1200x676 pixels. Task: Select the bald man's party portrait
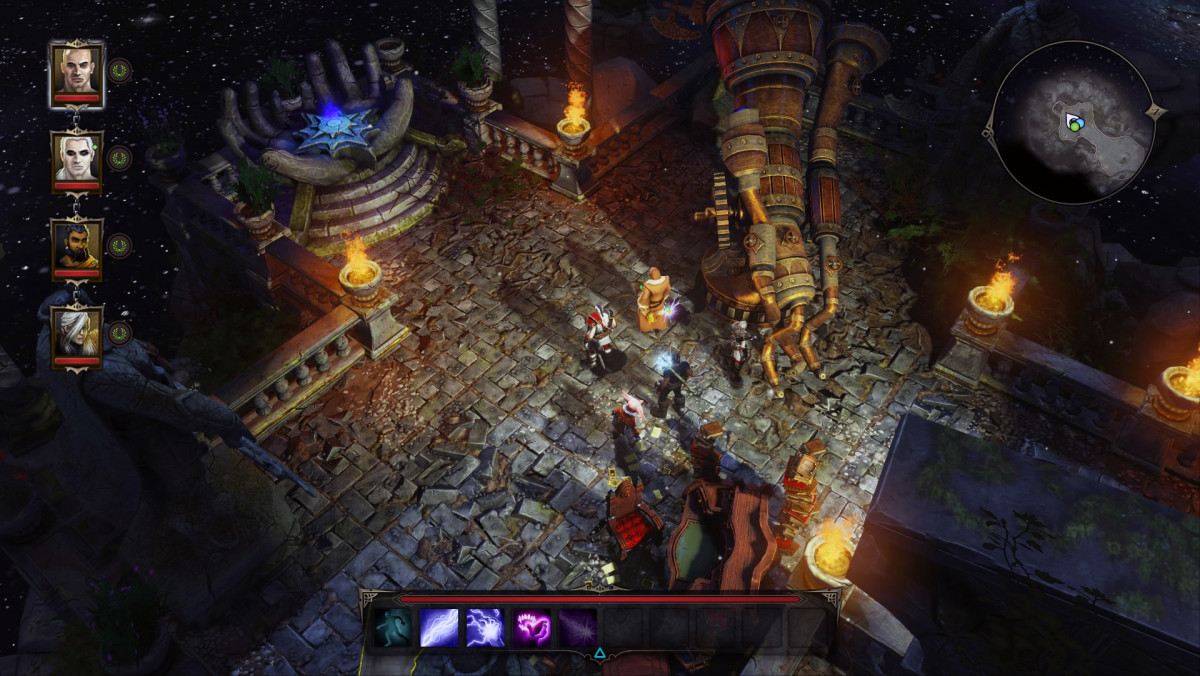pos(76,70)
